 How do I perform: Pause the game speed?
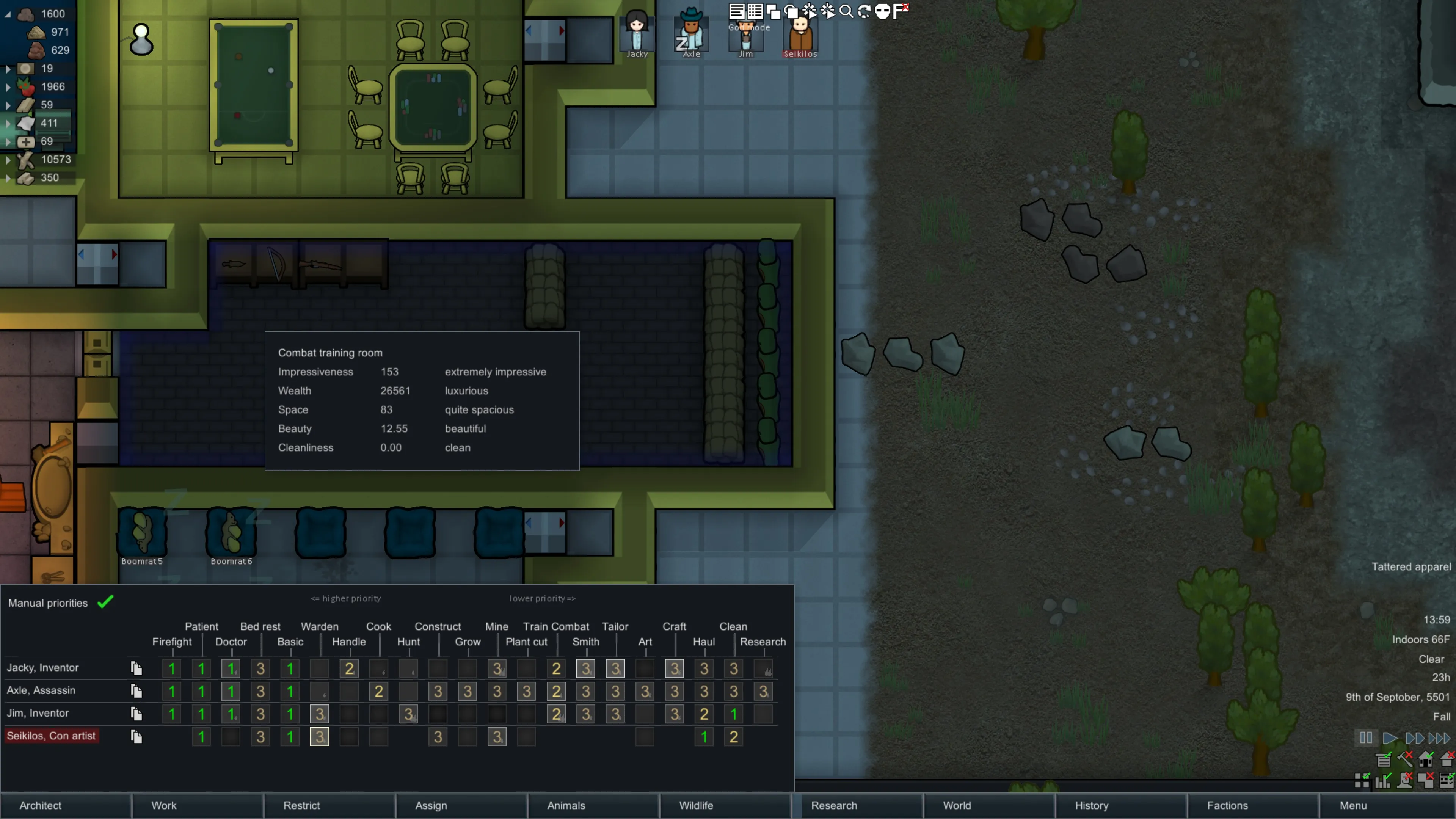pyautogui.click(x=1365, y=737)
